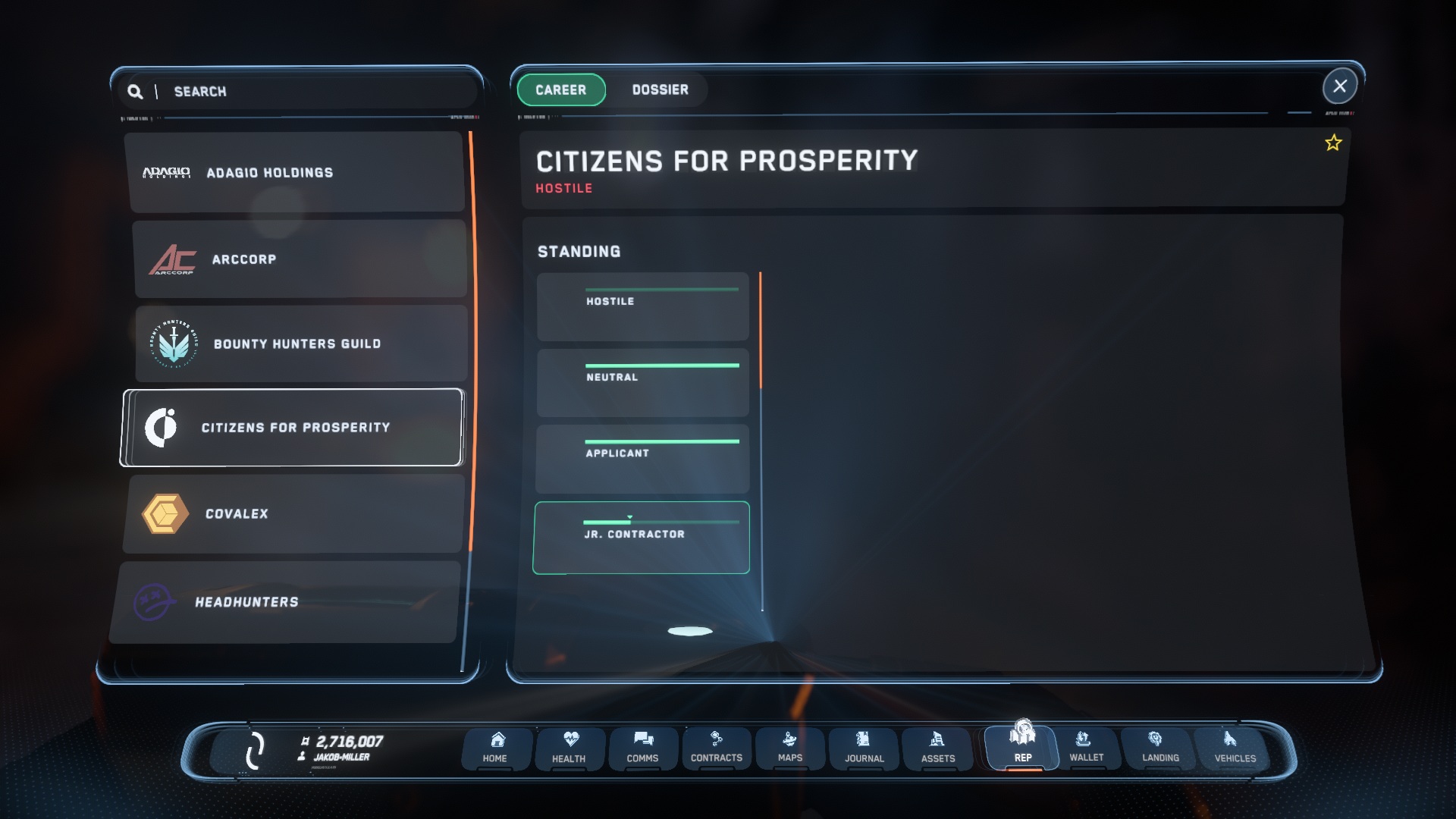
Task: Switch to the Dossier tab
Action: [x=661, y=89]
